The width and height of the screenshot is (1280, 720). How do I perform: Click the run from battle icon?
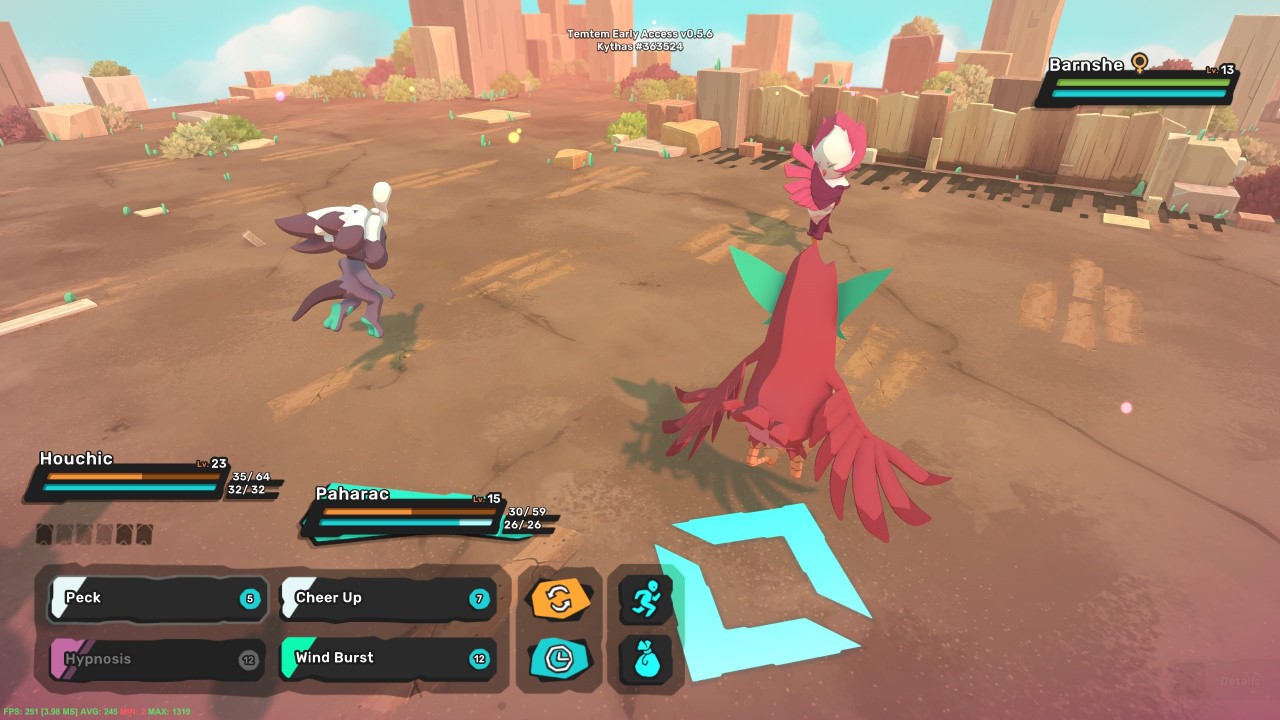click(x=645, y=597)
